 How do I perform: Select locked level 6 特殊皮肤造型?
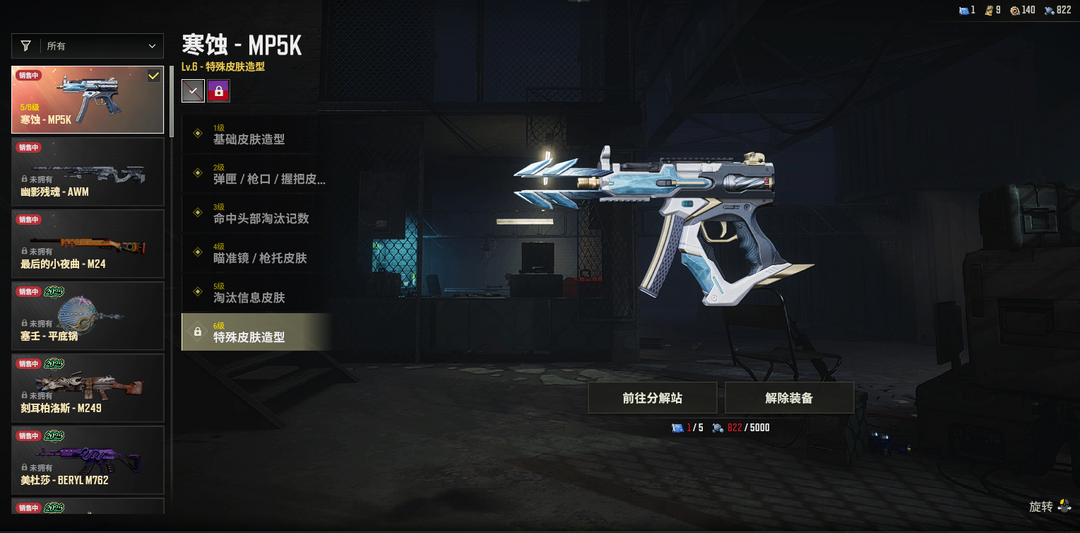coord(256,332)
